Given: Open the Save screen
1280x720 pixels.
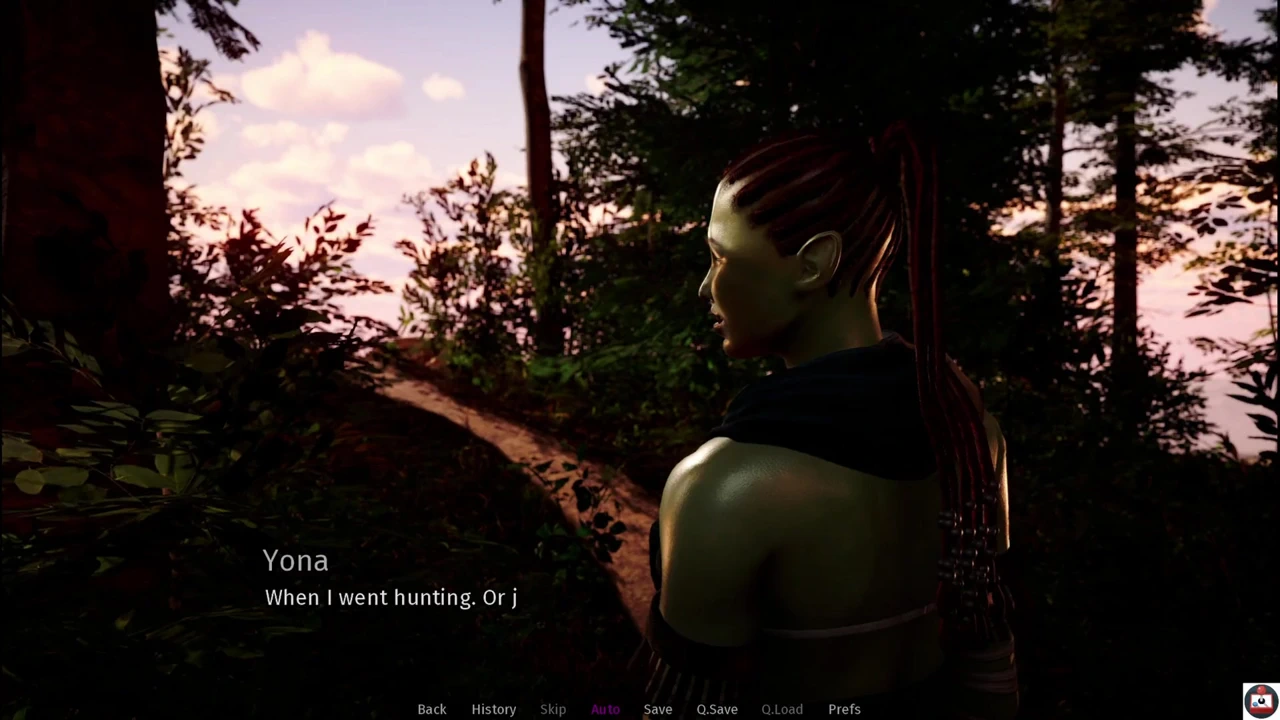Looking at the screenshot, I should tap(657, 709).
